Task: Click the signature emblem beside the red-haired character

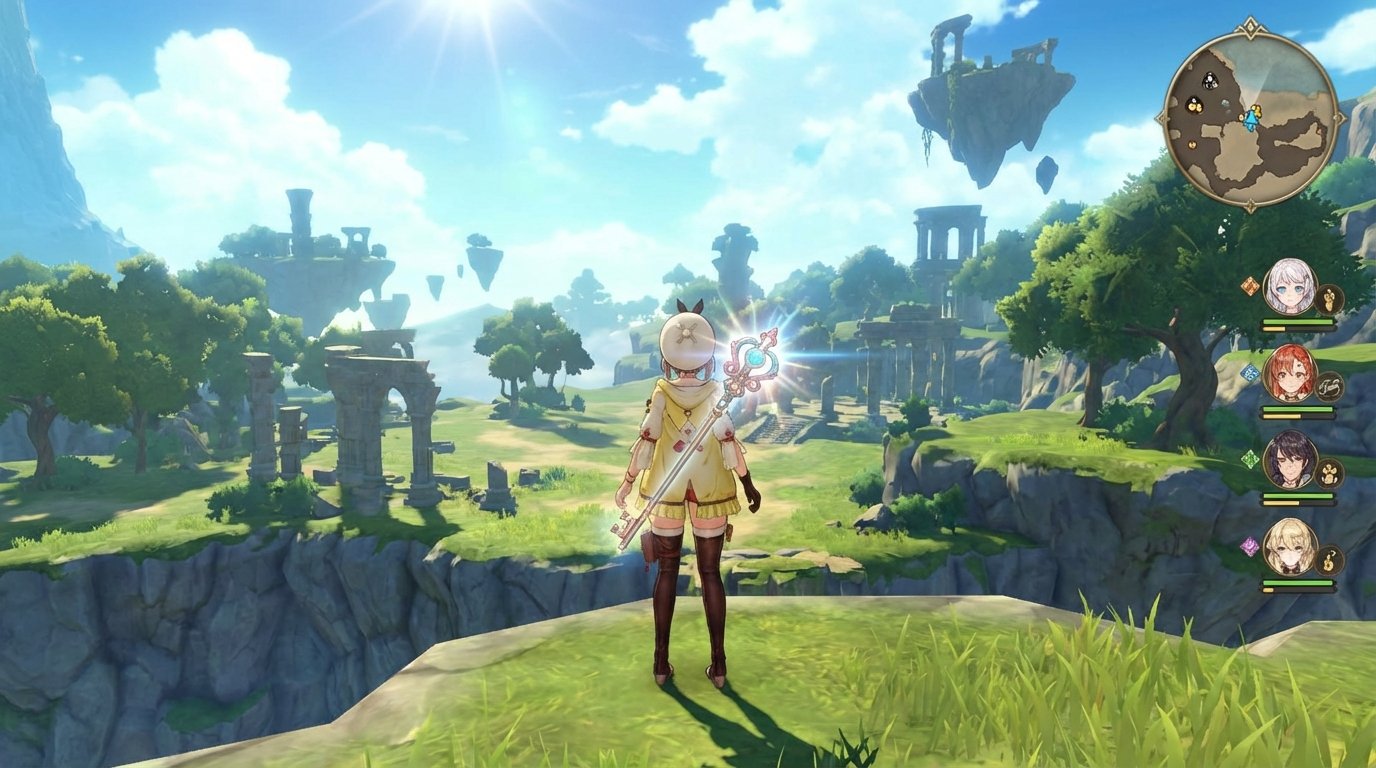Action: tap(1331, 385)
